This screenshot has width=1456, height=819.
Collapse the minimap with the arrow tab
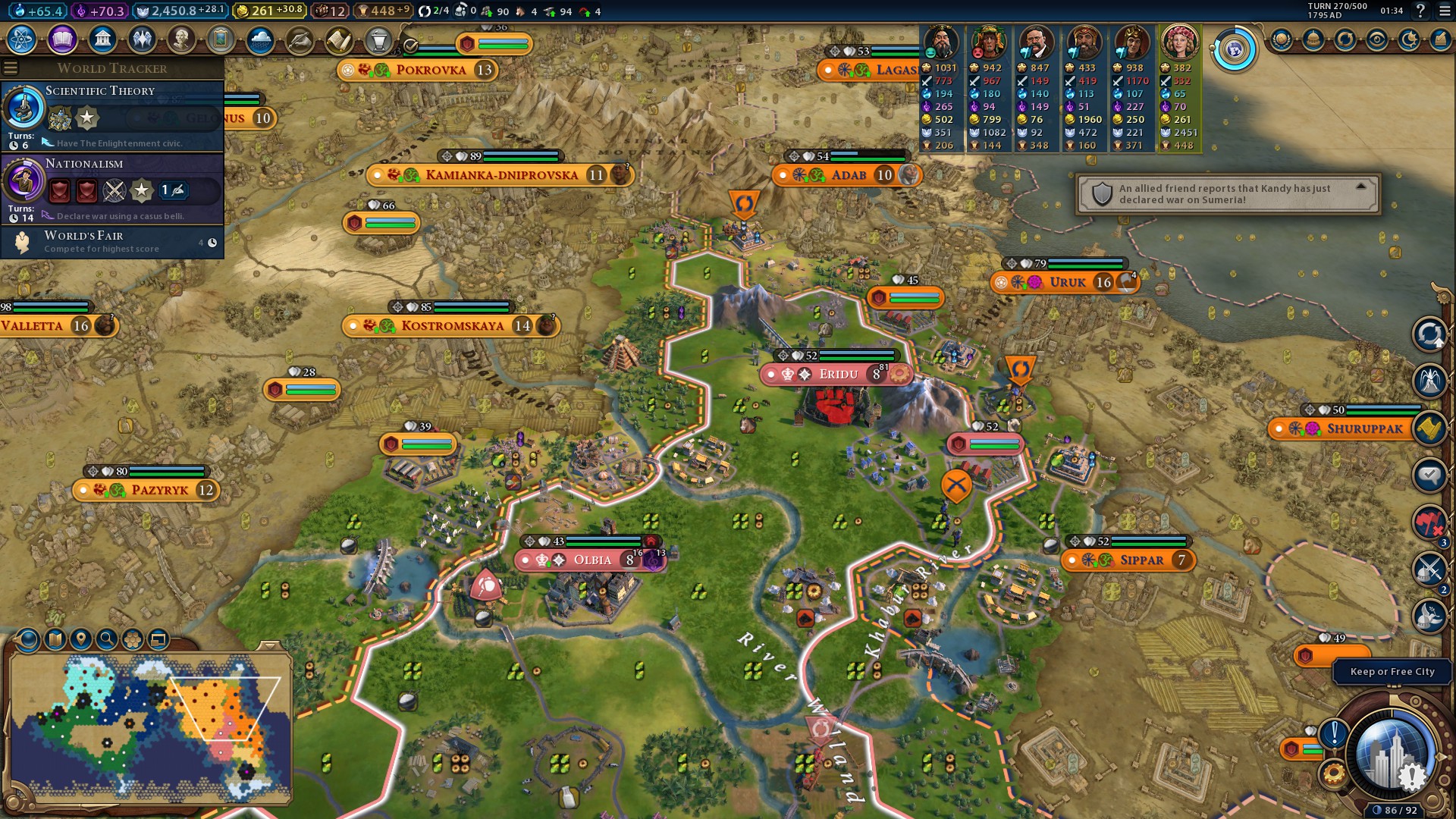269,645
